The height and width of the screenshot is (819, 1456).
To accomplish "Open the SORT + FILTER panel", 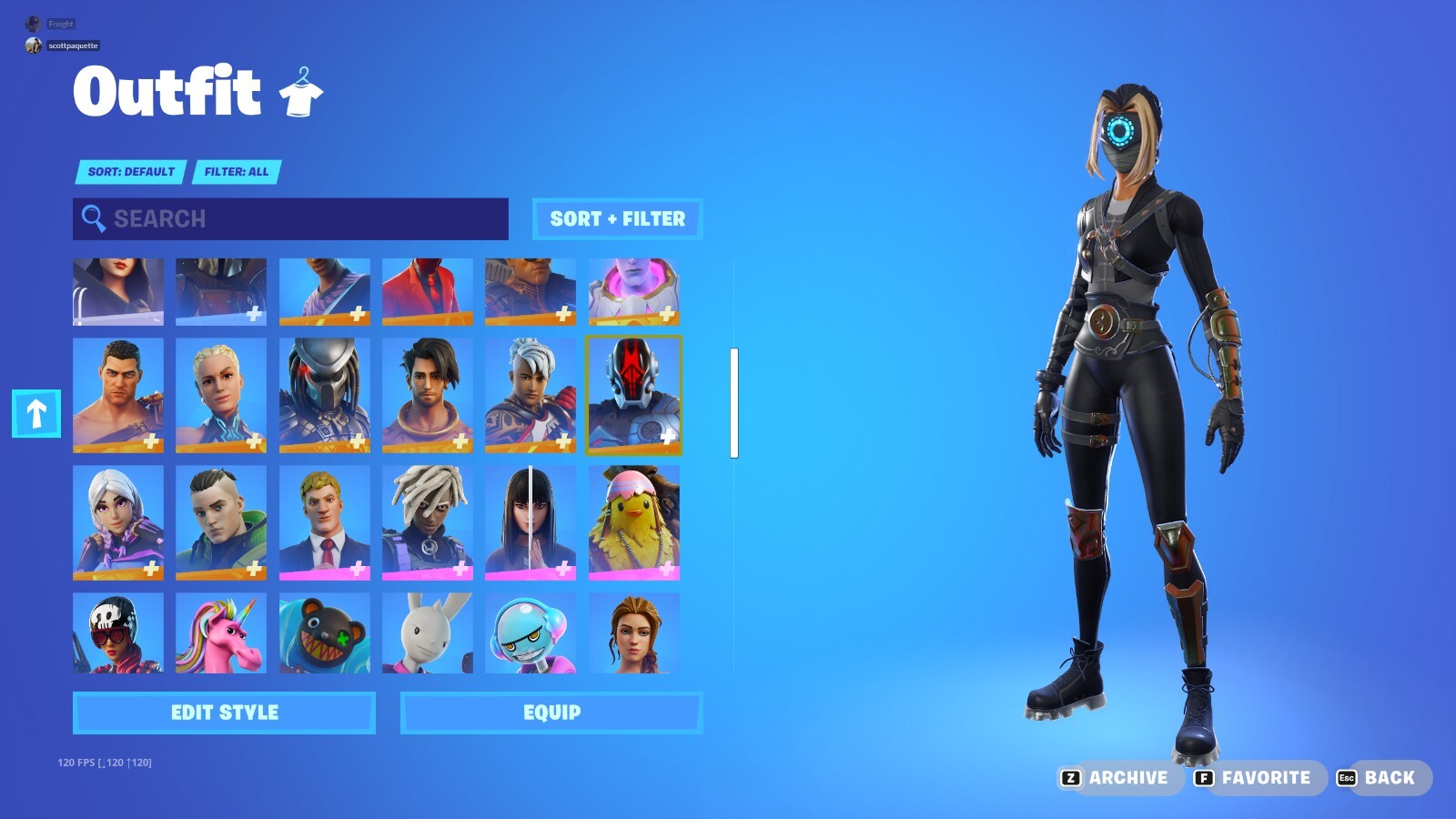I will (x=617, y=218).
